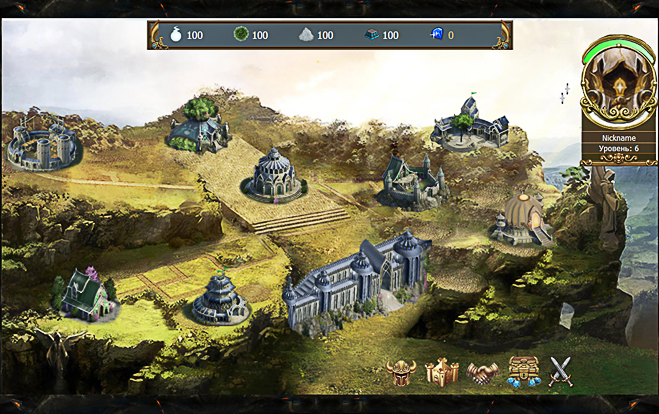This screenshot has height=414, width=659.
Task: Open the horned helmet hero menu
Action: click(x=401, y=372)
